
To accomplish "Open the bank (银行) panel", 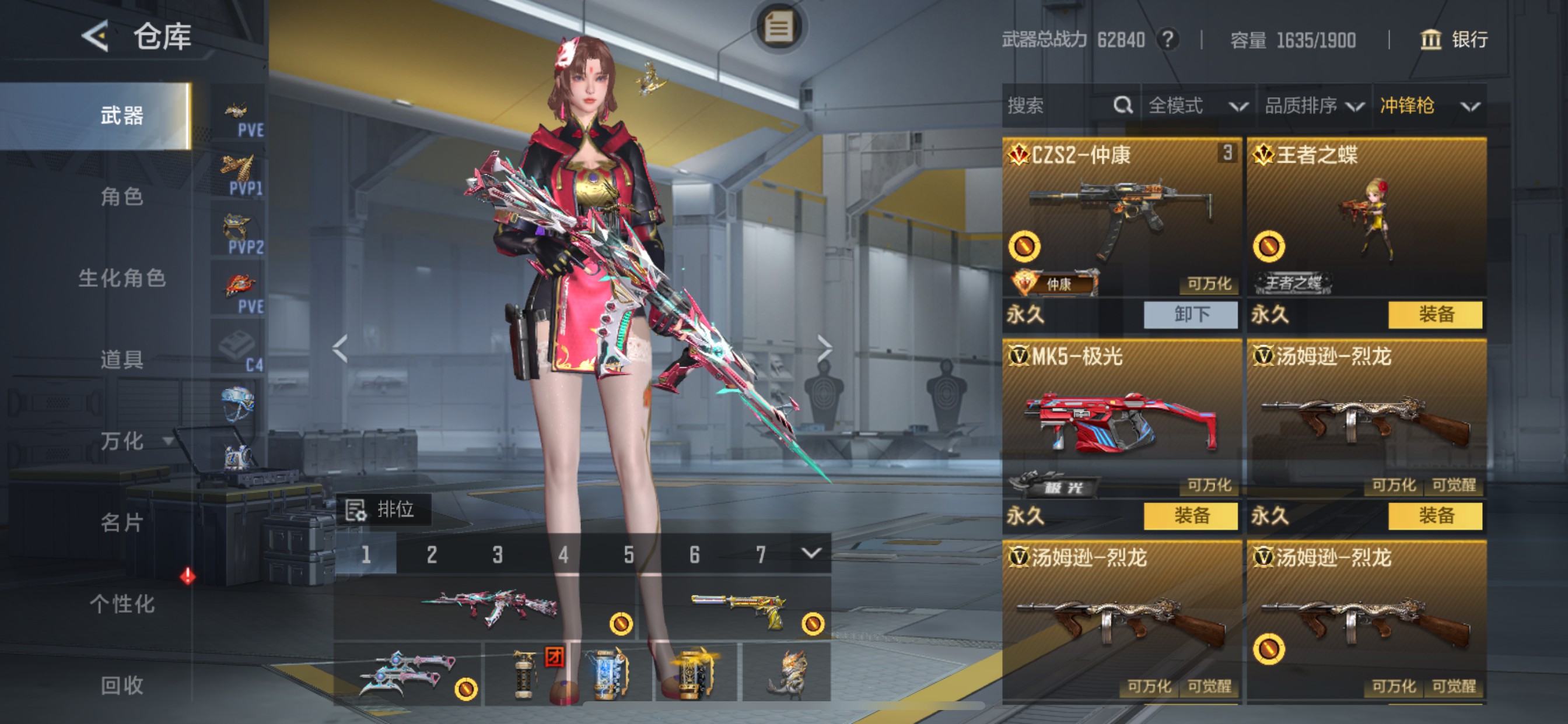I will tap(1455, 40).
